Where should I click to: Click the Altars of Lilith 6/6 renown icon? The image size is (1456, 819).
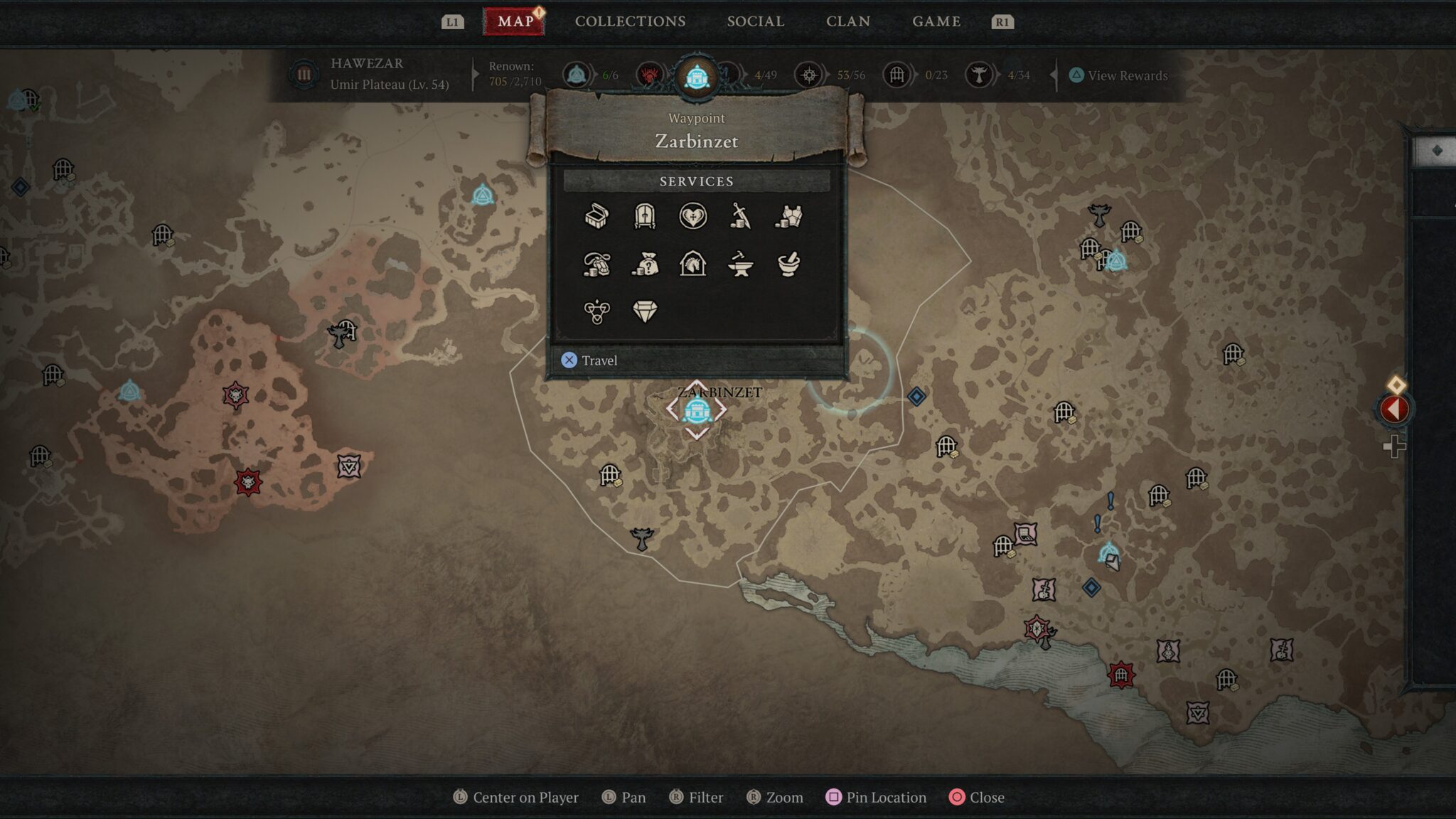tap(577, 73)
